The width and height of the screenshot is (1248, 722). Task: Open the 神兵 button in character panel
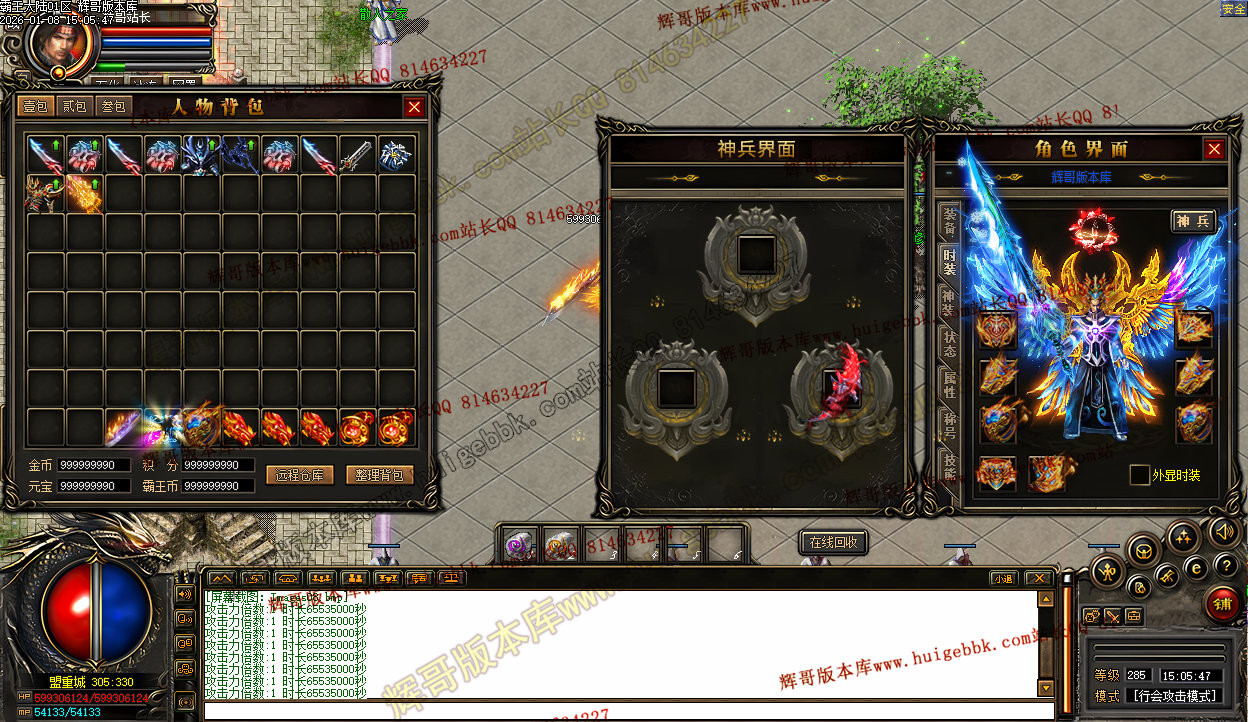click(x=1194, y=221)
